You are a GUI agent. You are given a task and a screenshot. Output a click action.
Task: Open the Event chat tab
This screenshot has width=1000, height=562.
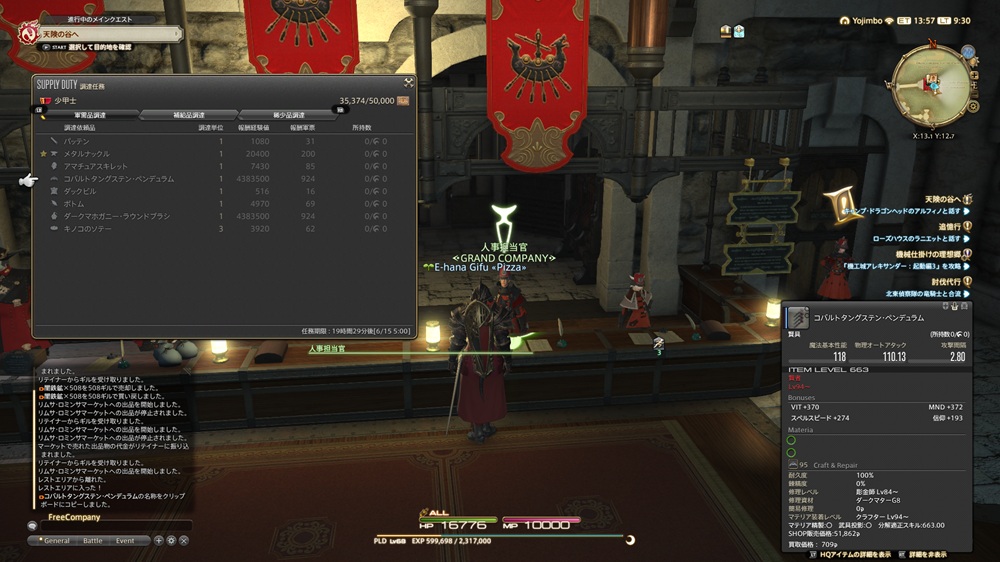pos(125,540)
